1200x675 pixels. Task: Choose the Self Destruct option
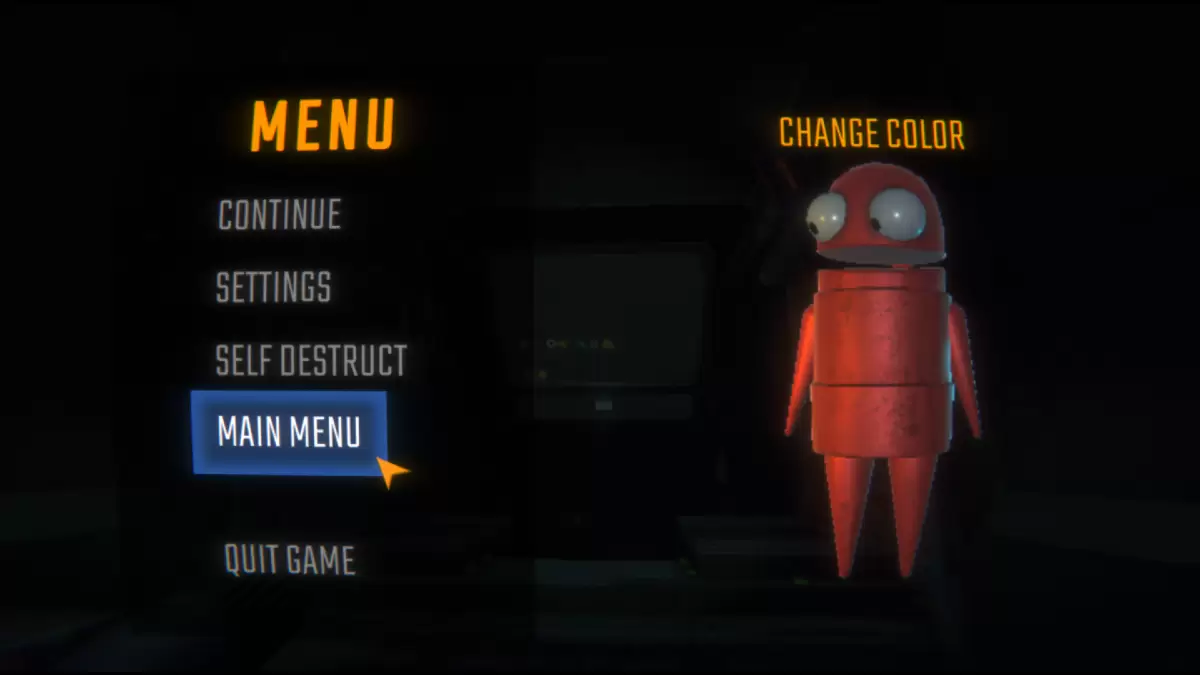click(x=311, y=361)
